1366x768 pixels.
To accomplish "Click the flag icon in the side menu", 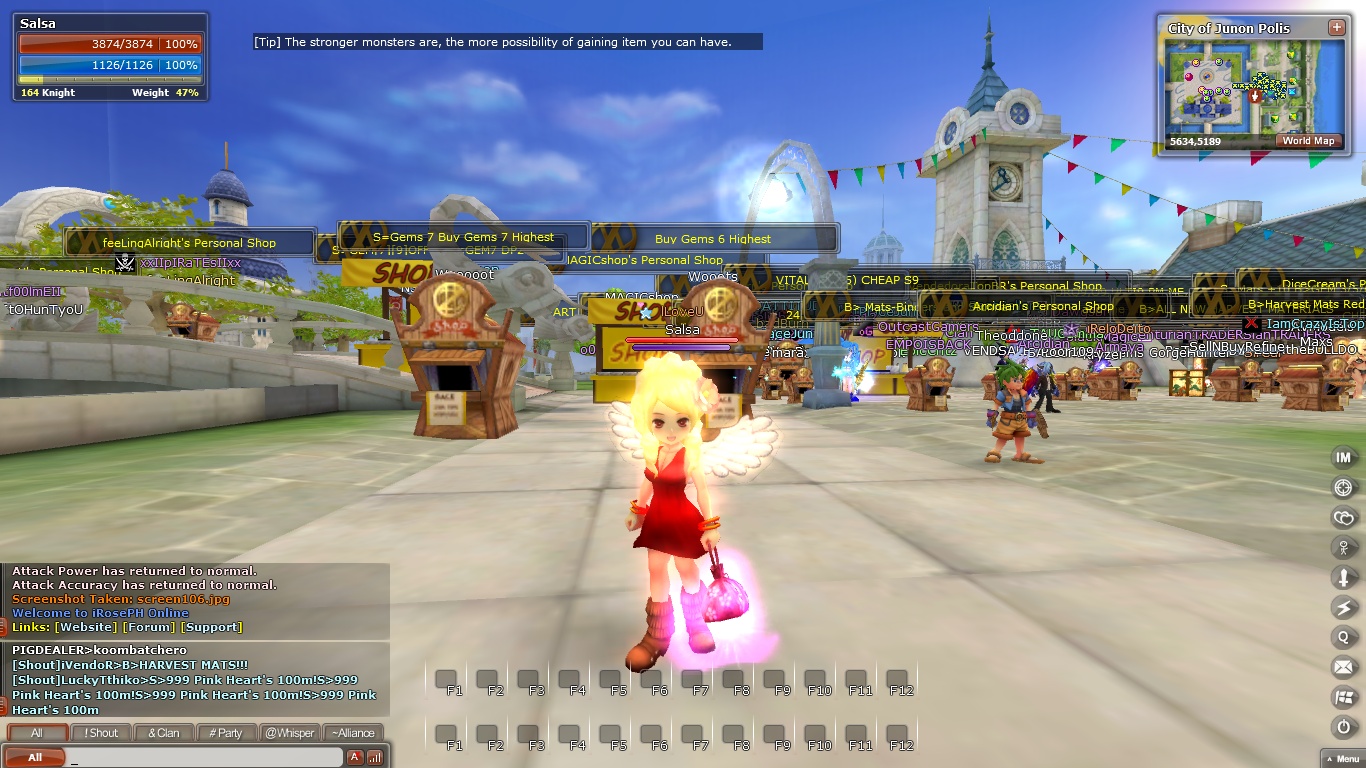I will click(x=1343, y=697).
